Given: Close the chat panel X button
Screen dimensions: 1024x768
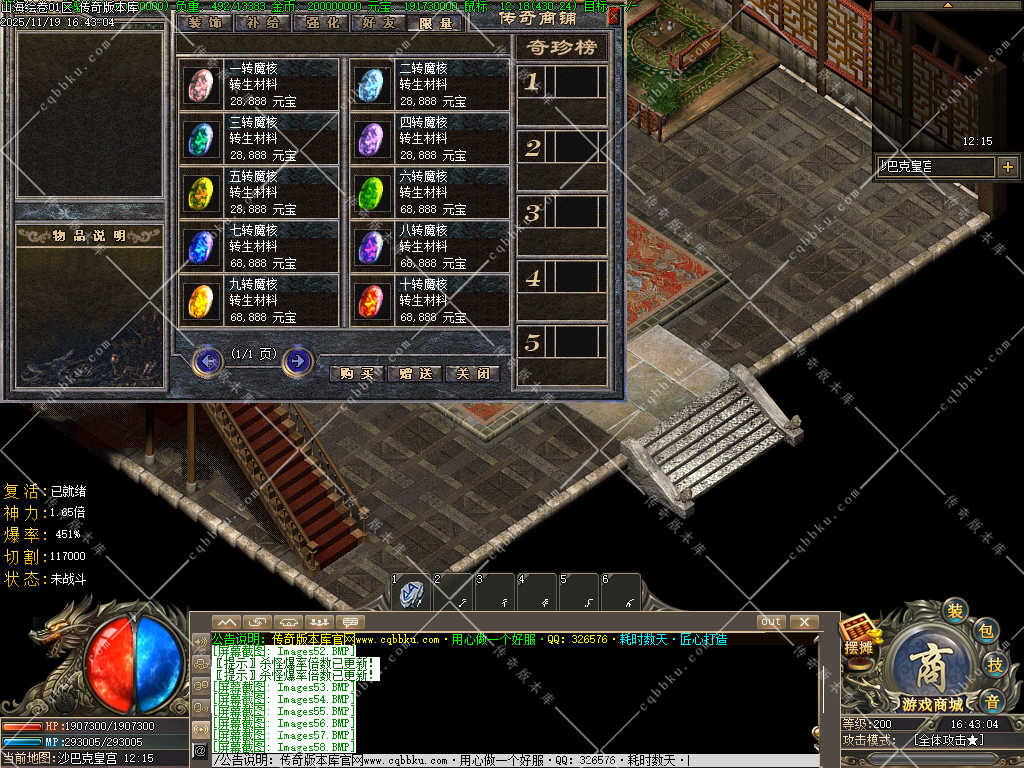Looking at the screenshot, I should tap(803, 622).
